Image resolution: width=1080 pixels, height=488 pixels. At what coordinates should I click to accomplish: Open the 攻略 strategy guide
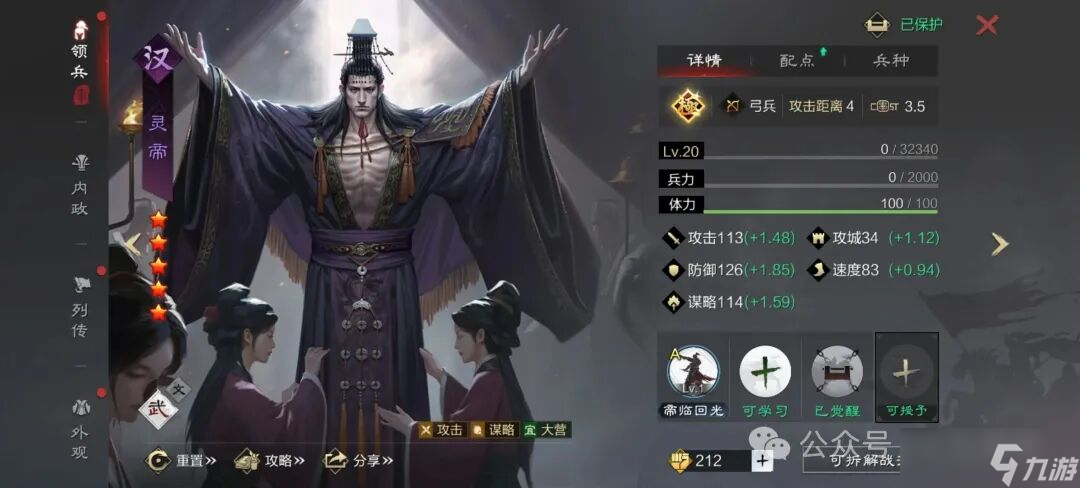click(268, 461)
